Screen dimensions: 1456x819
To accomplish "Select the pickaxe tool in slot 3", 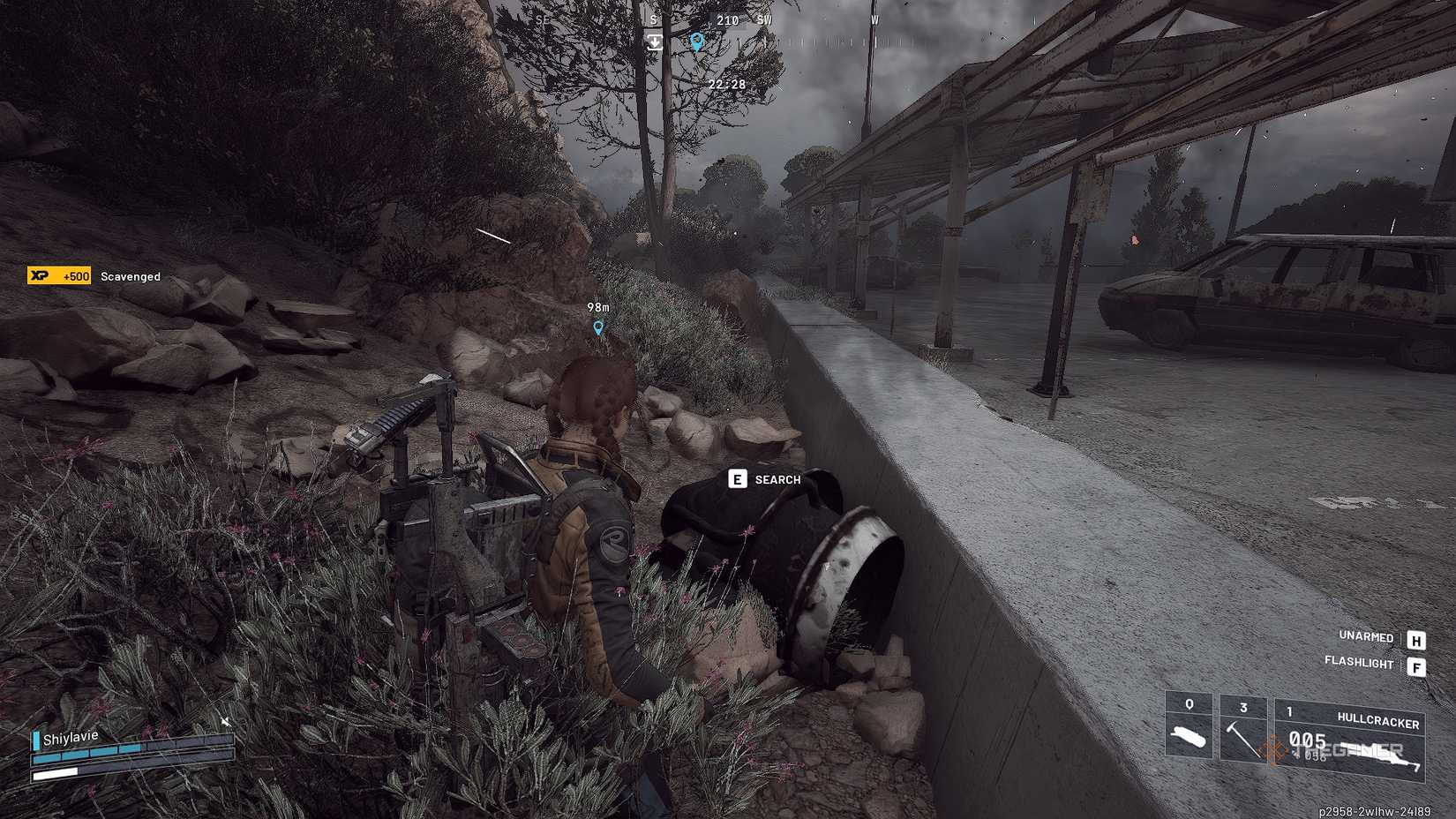I will coord(1244,728).
